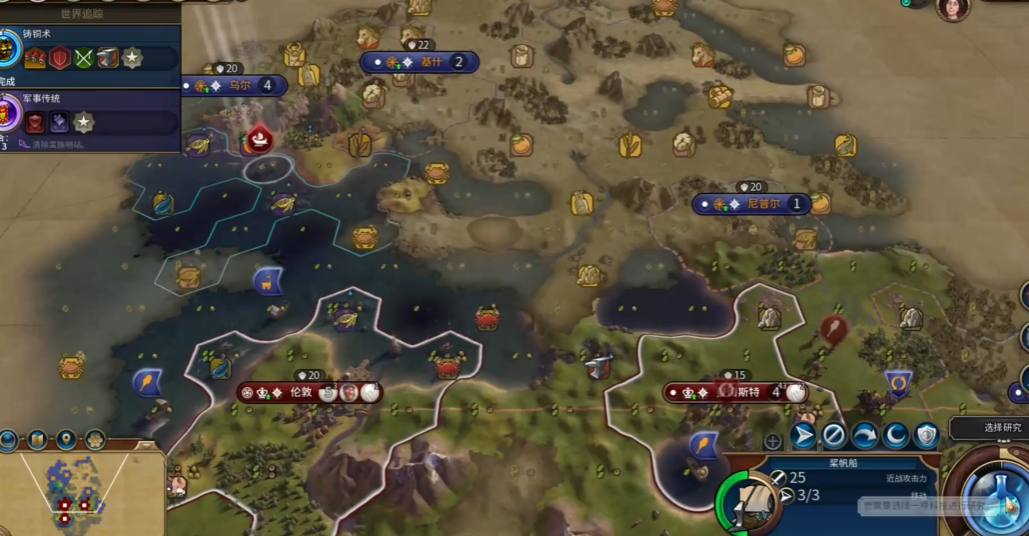
Task: Click the 世界追踪 tracker header
Action: coord(88,14)
